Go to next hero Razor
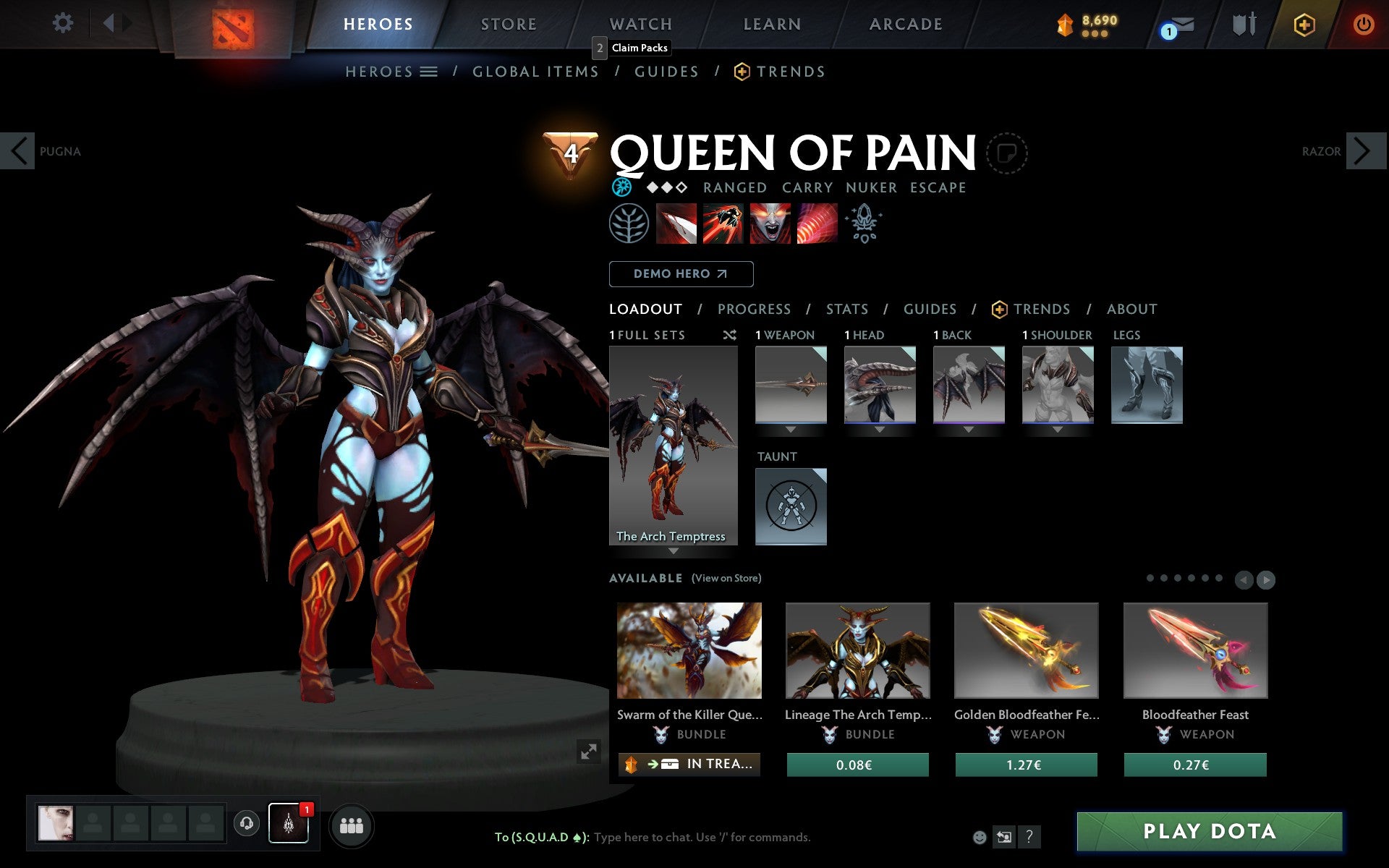The height and width of the screenshot is (868, 1389). click(1364, 151)
